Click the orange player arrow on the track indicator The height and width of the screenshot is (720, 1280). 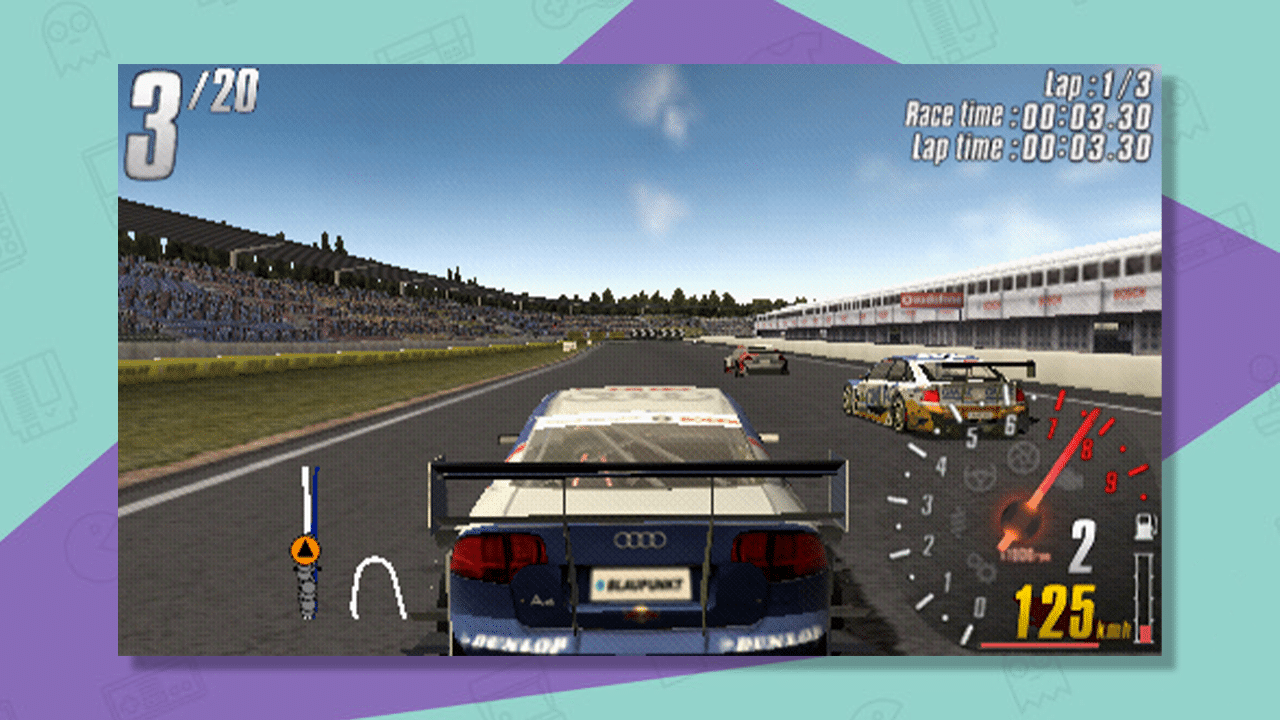307,548
